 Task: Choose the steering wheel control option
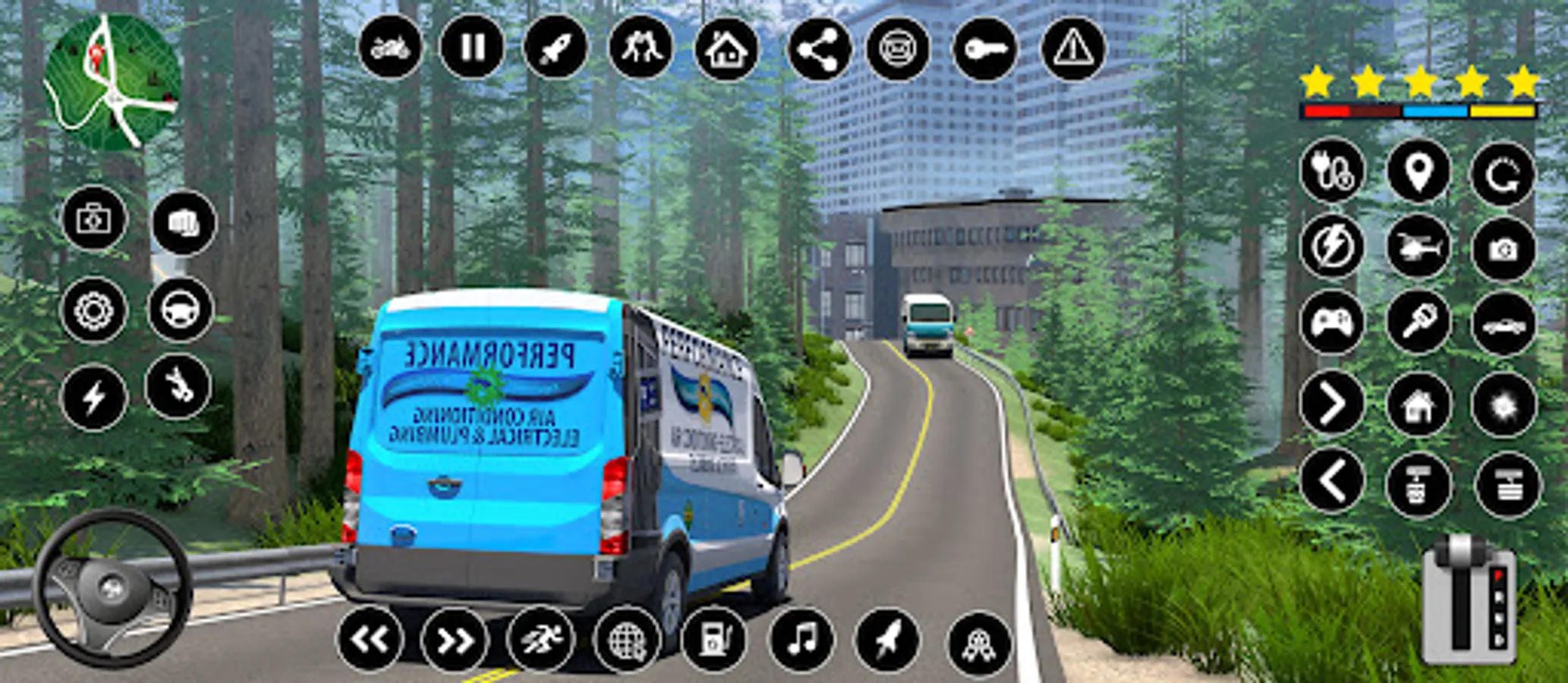181,310
